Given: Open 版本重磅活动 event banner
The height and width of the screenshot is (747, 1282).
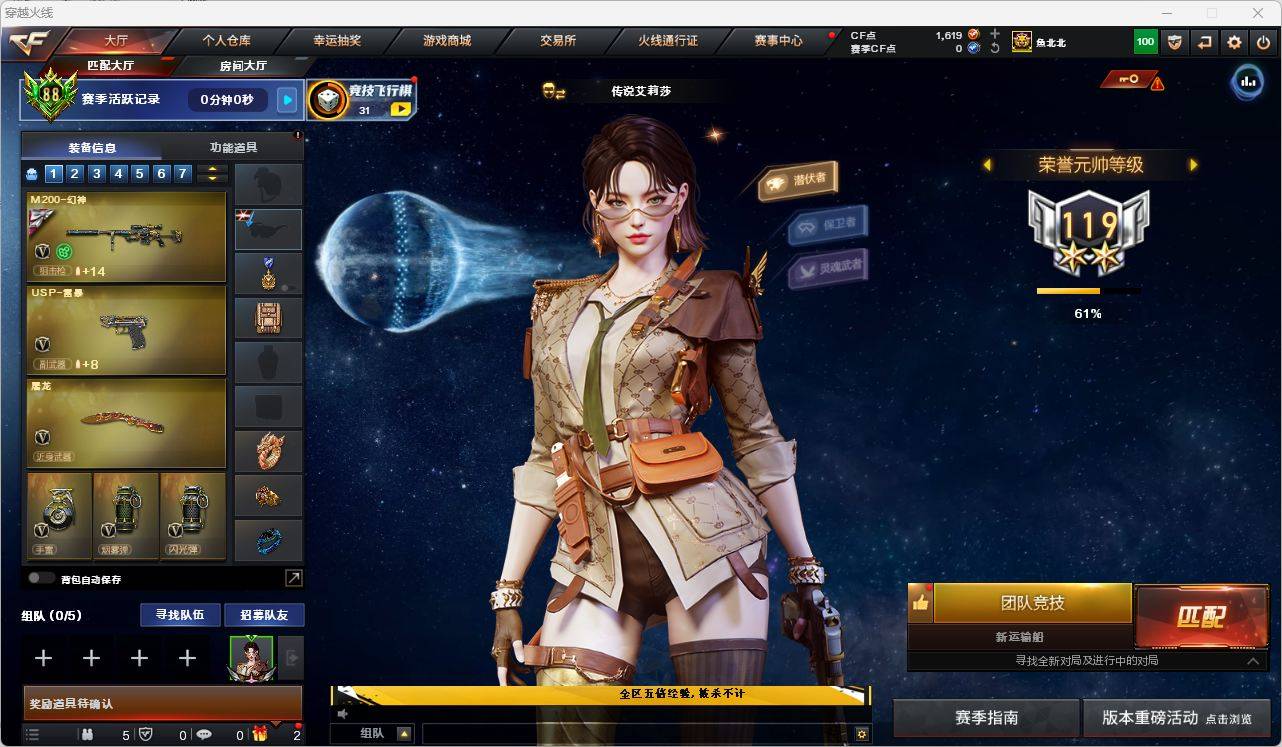Looking at the screenshot, I should (1176, 718).
